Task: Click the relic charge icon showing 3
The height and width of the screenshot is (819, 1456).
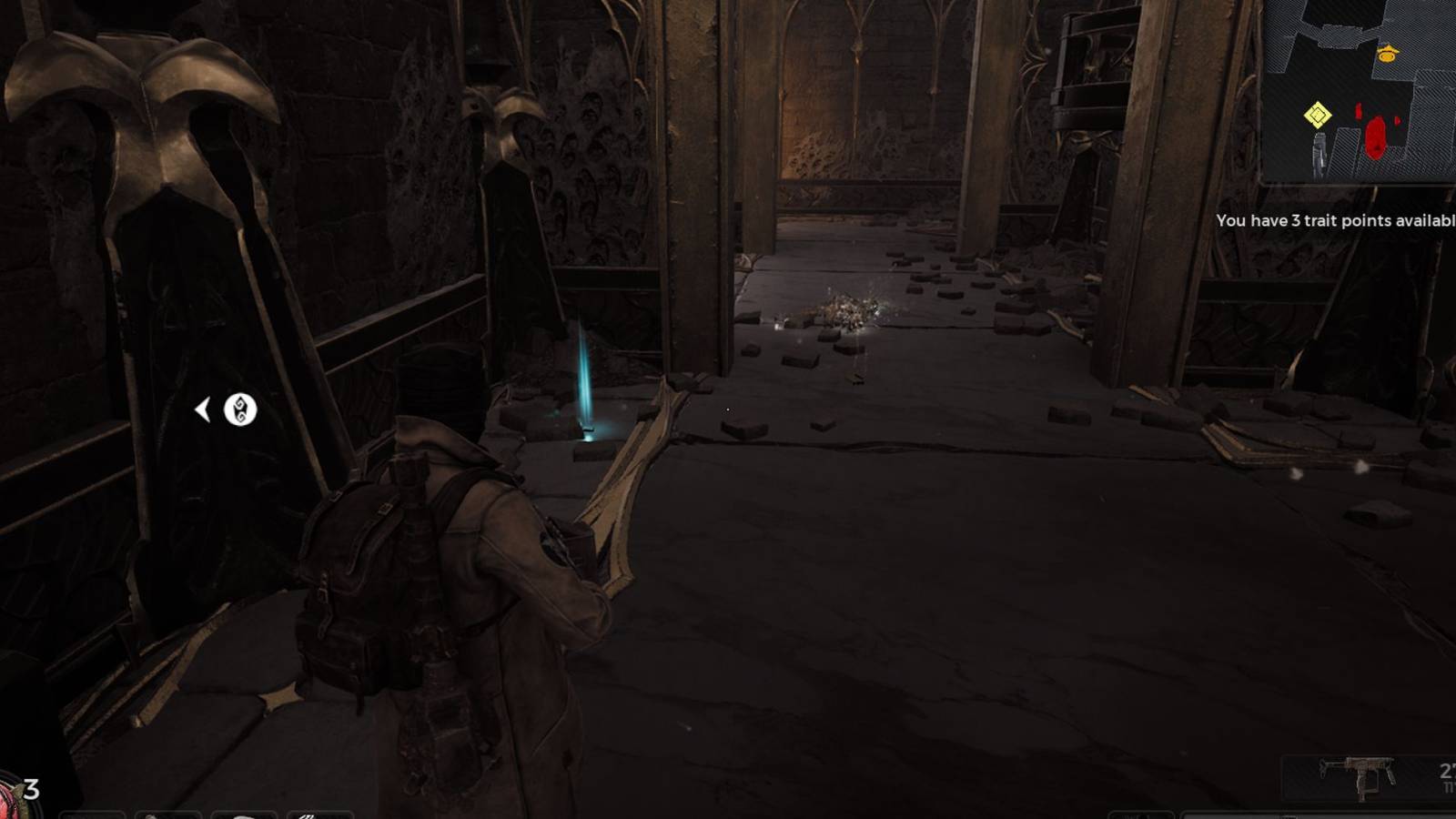Action: [x=31, y=789]
